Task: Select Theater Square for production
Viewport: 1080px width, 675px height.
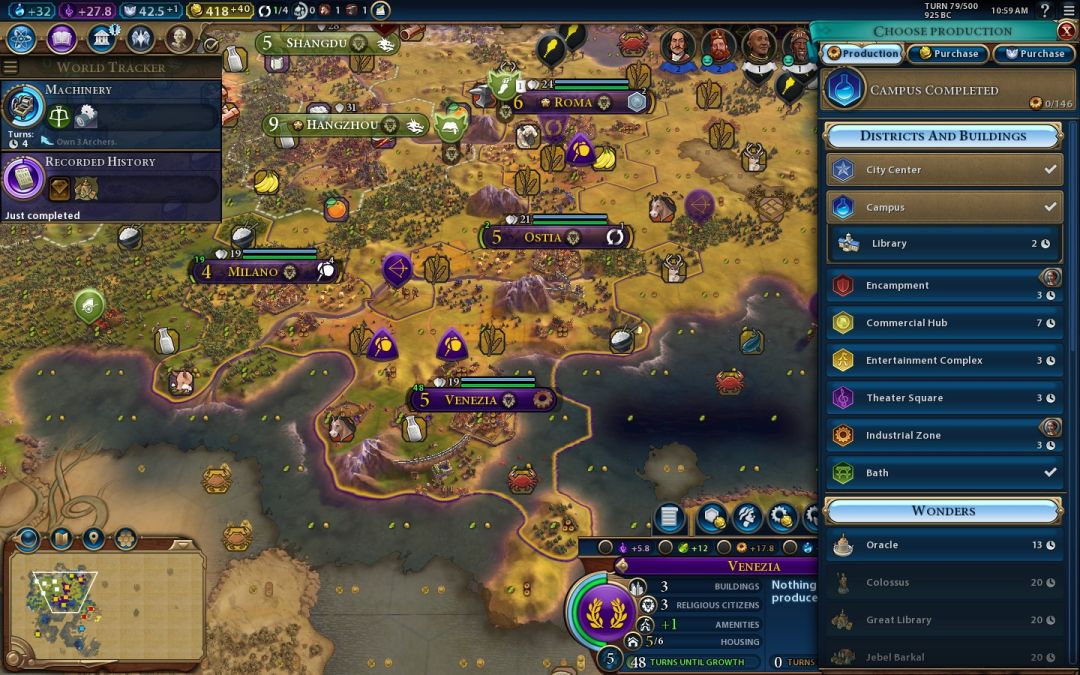Action: point(944,398)
